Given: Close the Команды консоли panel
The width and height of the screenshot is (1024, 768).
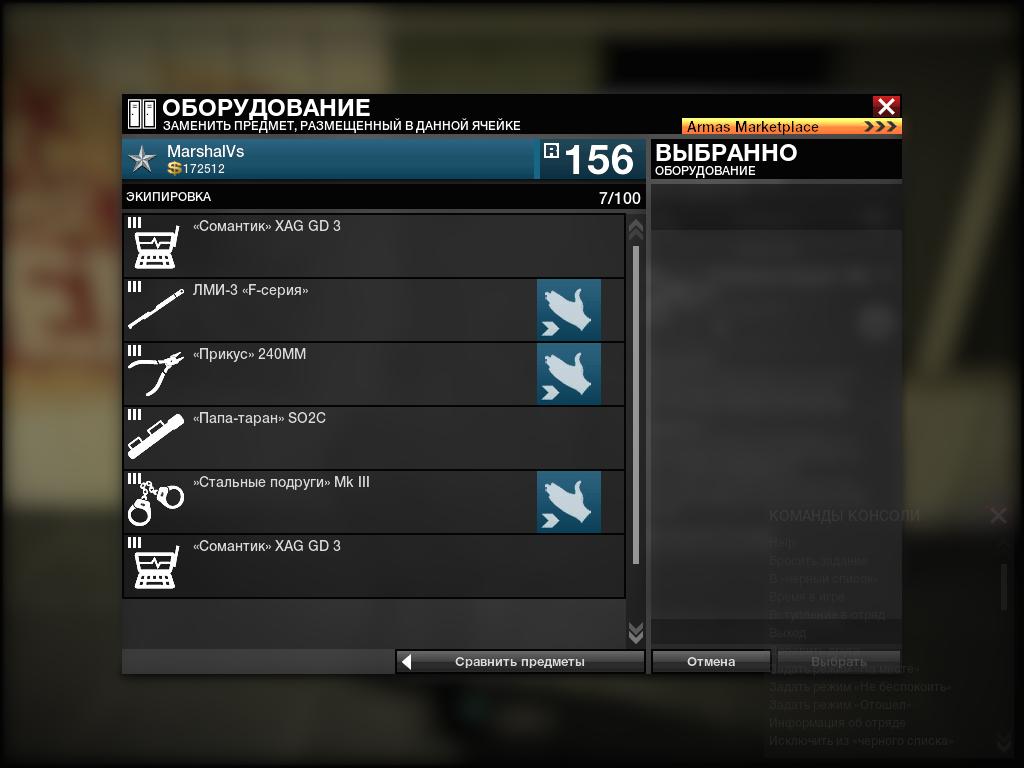Looking at the screenshot, I should pos(998,515).
